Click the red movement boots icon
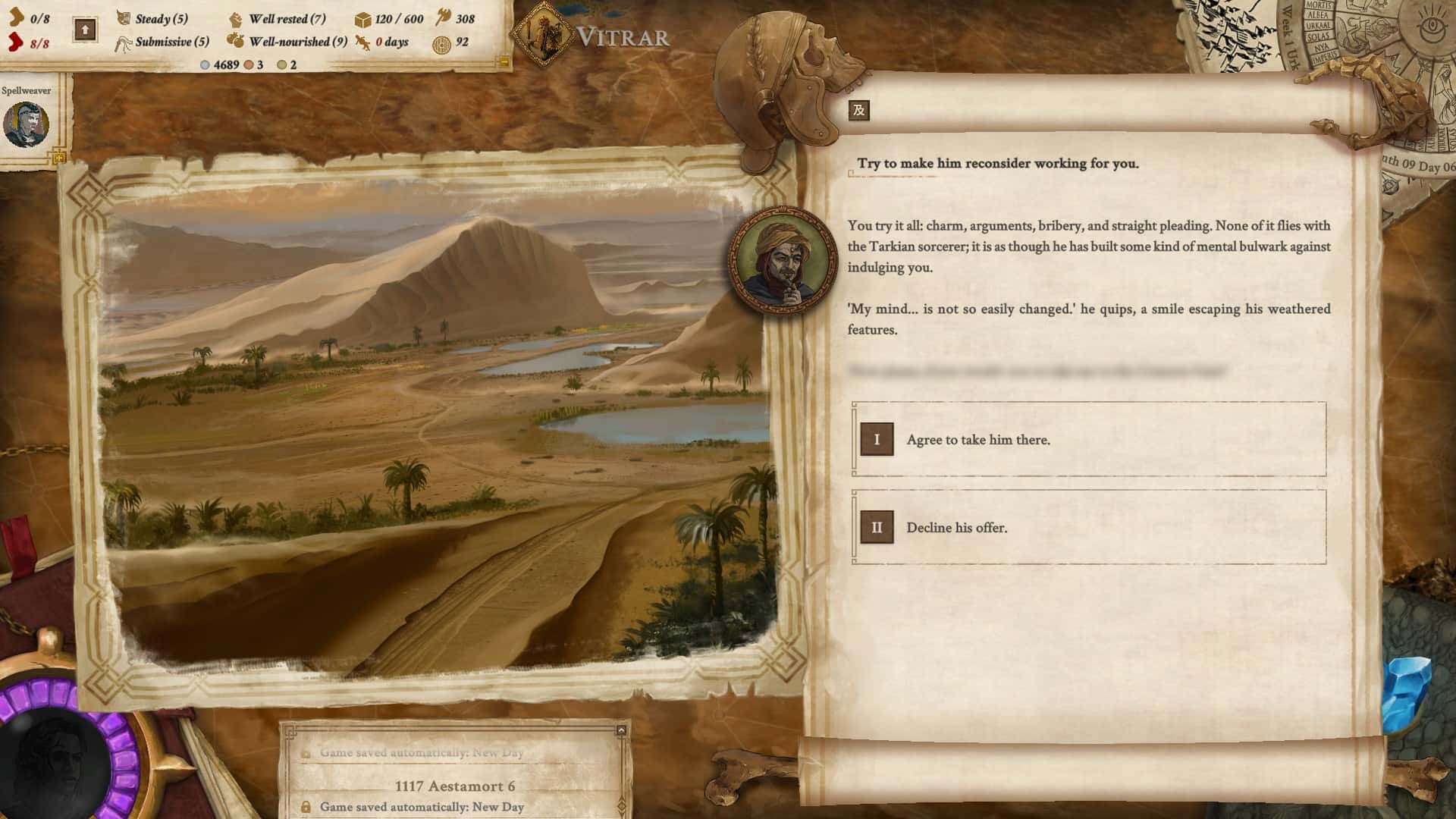 point(15,42)
